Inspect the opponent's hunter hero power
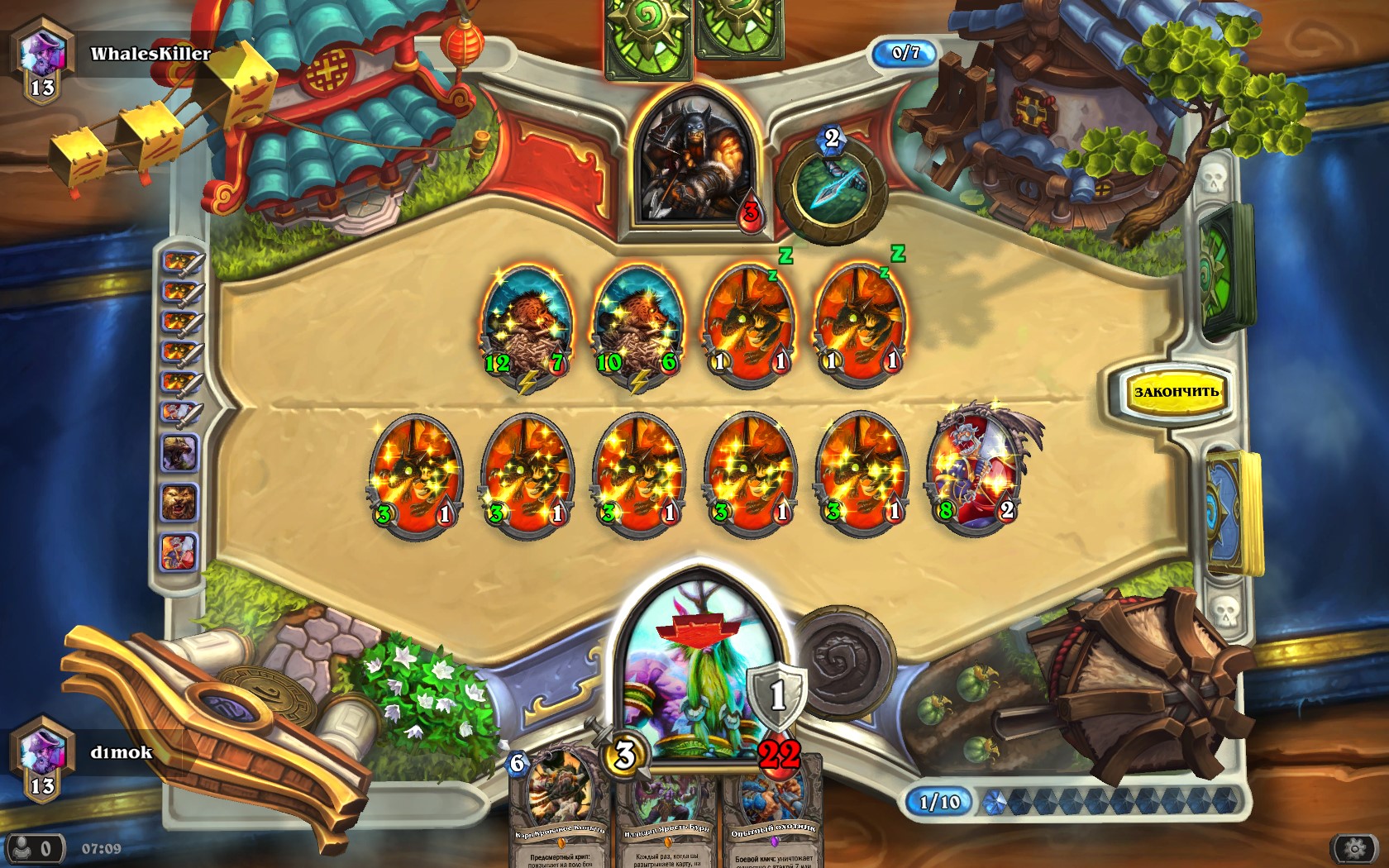This screenshot has height=868, width=1389. tap(833, 188)
